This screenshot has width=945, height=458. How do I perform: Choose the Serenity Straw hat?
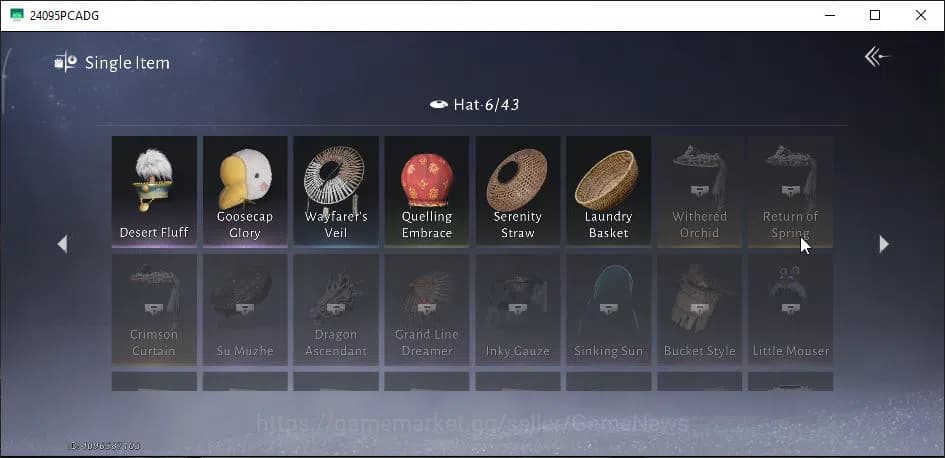click(x=517, y=191)
